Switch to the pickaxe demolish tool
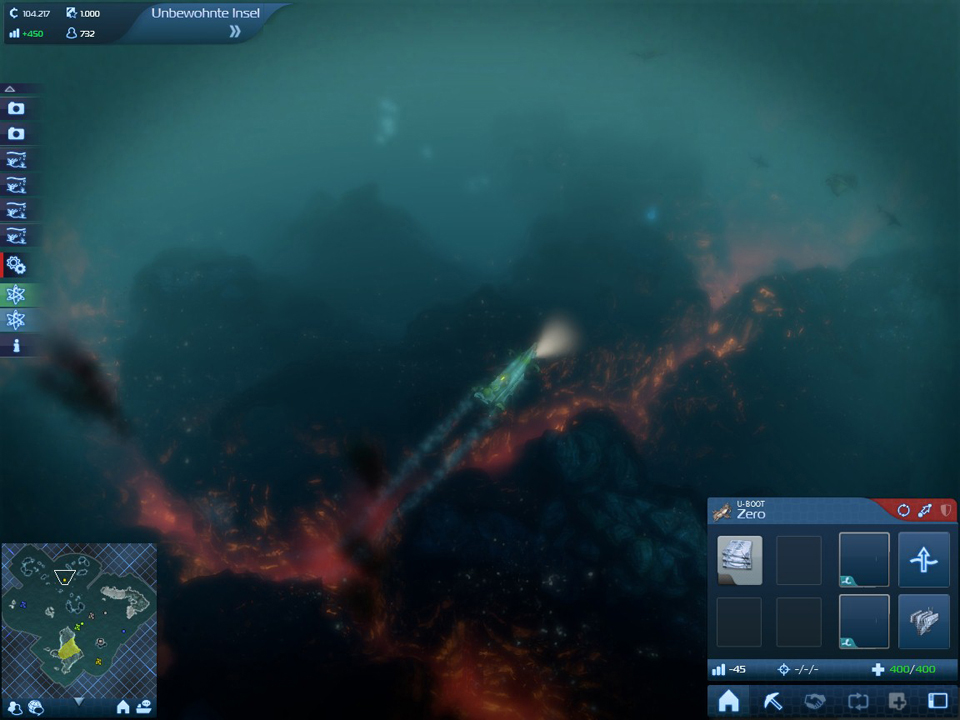Image resolution: width=960 pixels, height=720 pixels. (x=773, y=702)
